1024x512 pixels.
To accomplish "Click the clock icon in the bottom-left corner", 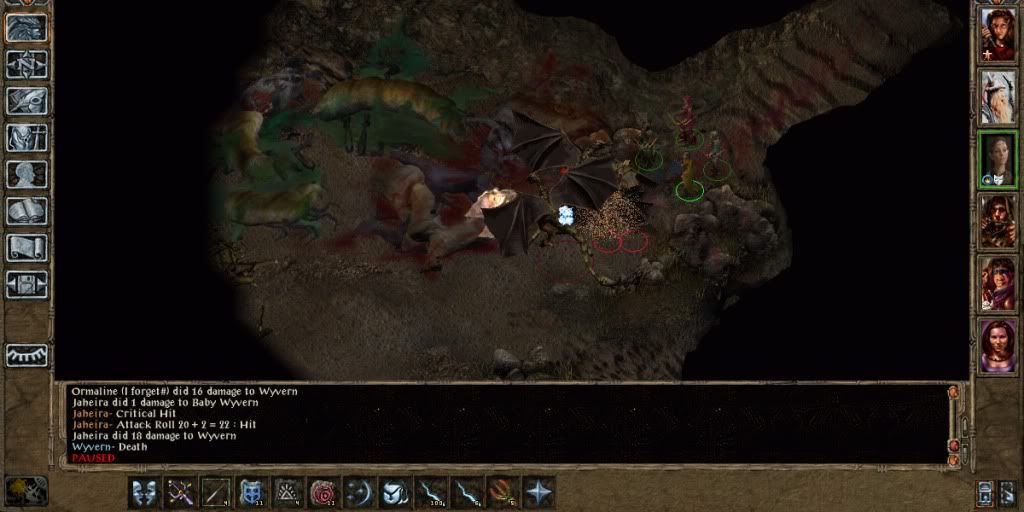I will [26, 490].
